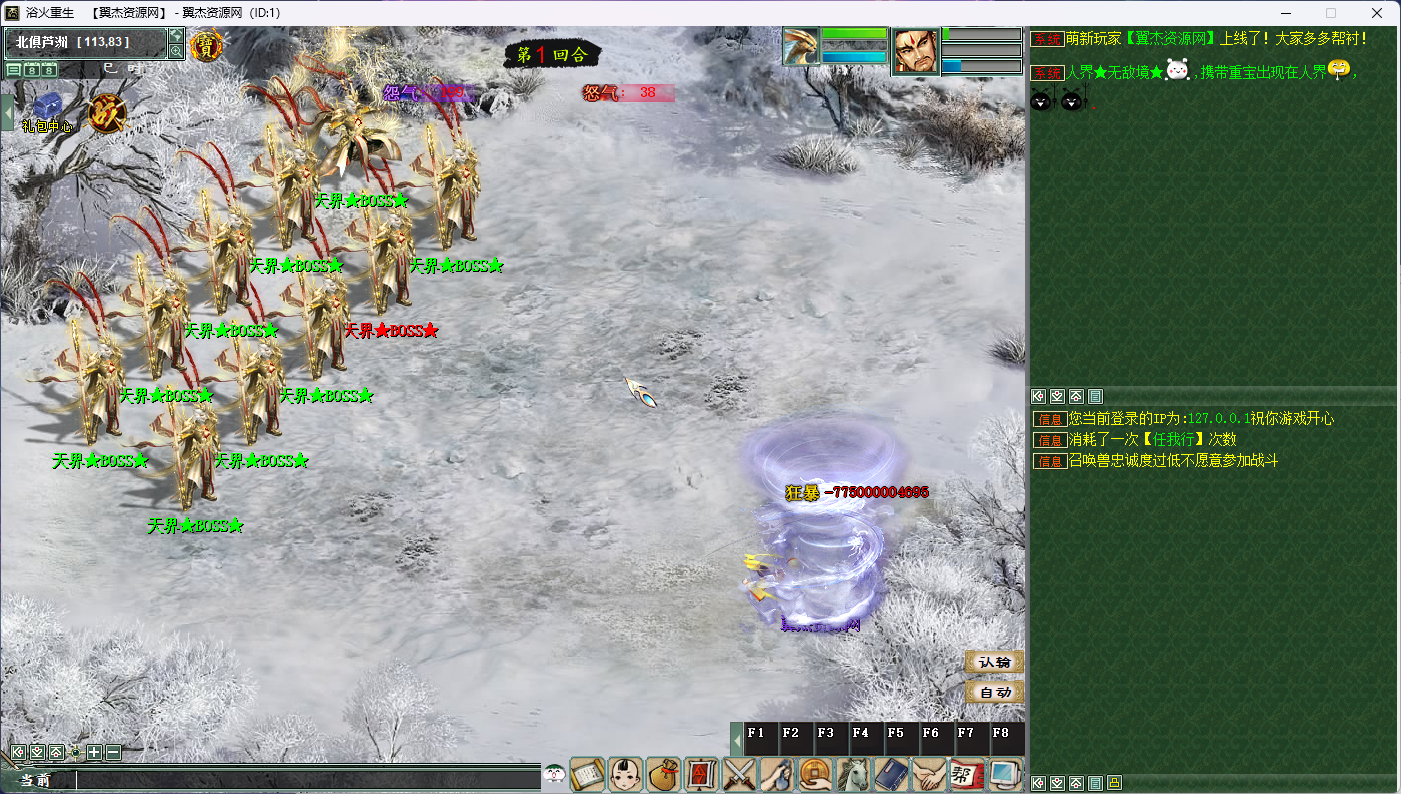Open the scroll icon in bottom toolbar
This screenshot has height=794, width=1401.
[588, 775]
